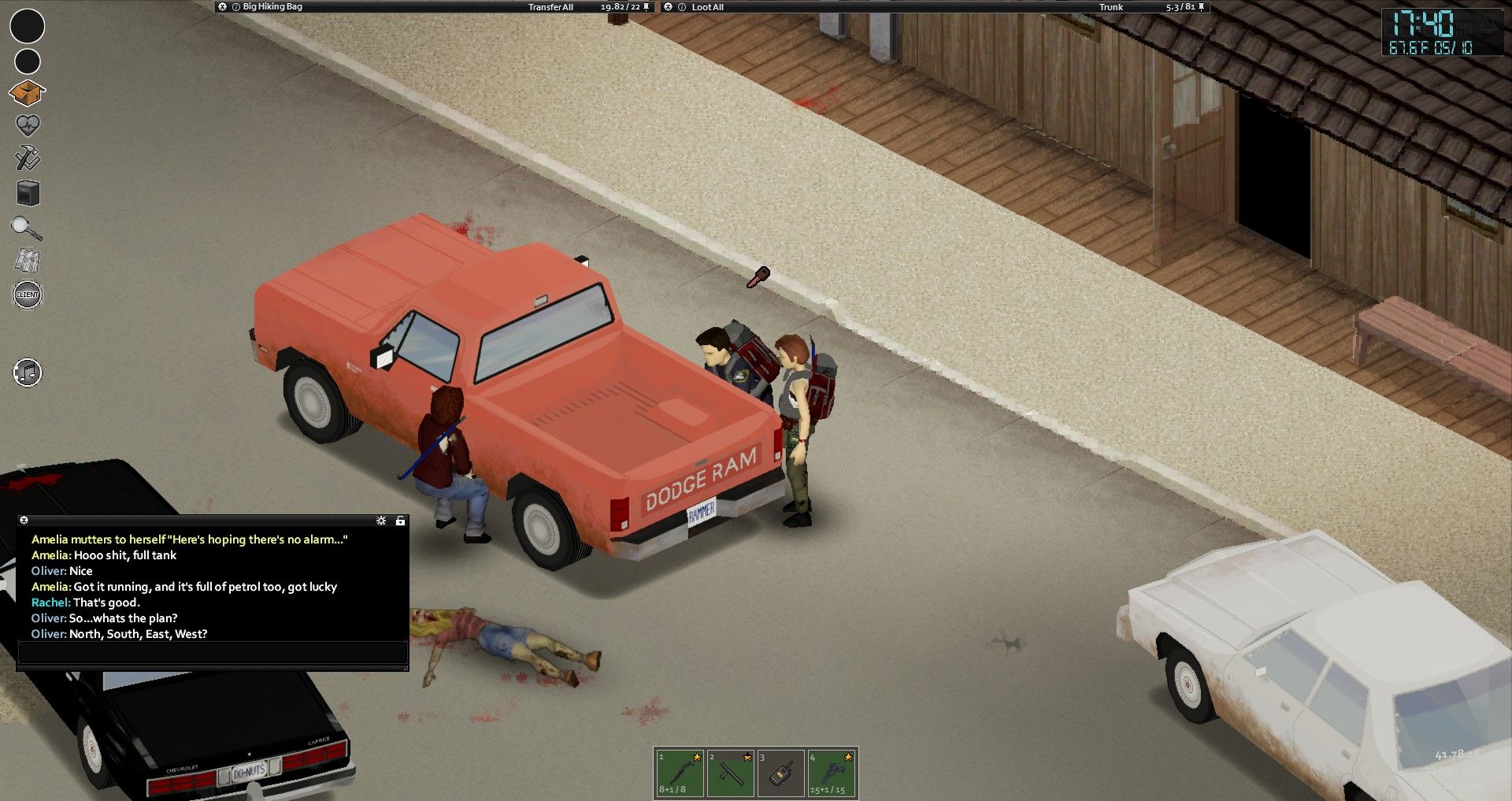This screenshot has height=801, width=1512.
Task: Open the crafting hammer menu
Action: click(x=28, y=158)
